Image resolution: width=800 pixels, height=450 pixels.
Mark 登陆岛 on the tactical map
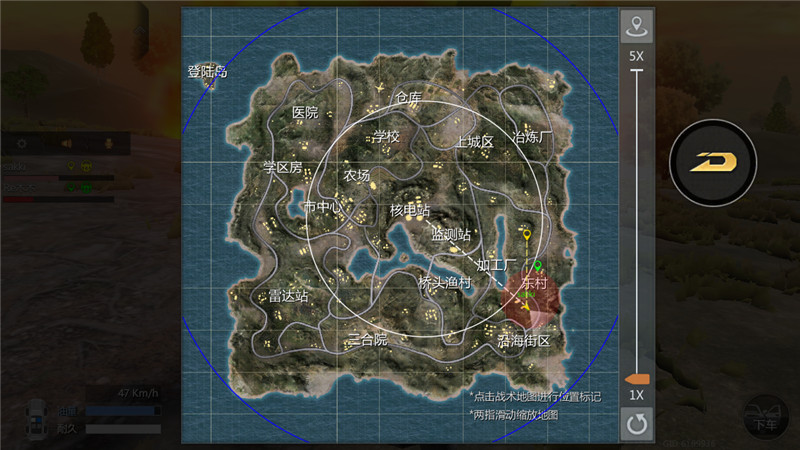point(207,71)
